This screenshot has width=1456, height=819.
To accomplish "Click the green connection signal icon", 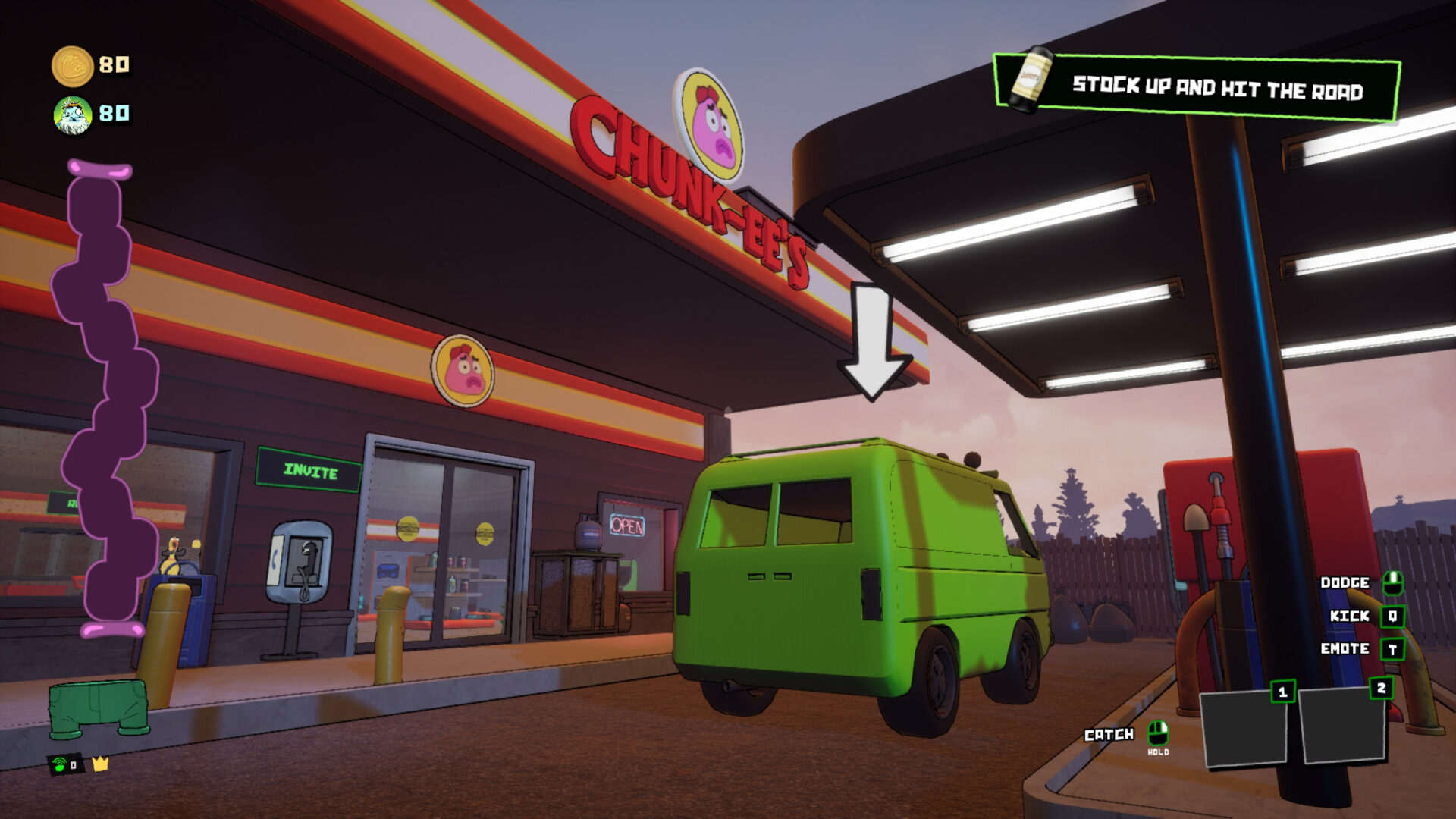I will pyautogui.click(x=60, y=764).
